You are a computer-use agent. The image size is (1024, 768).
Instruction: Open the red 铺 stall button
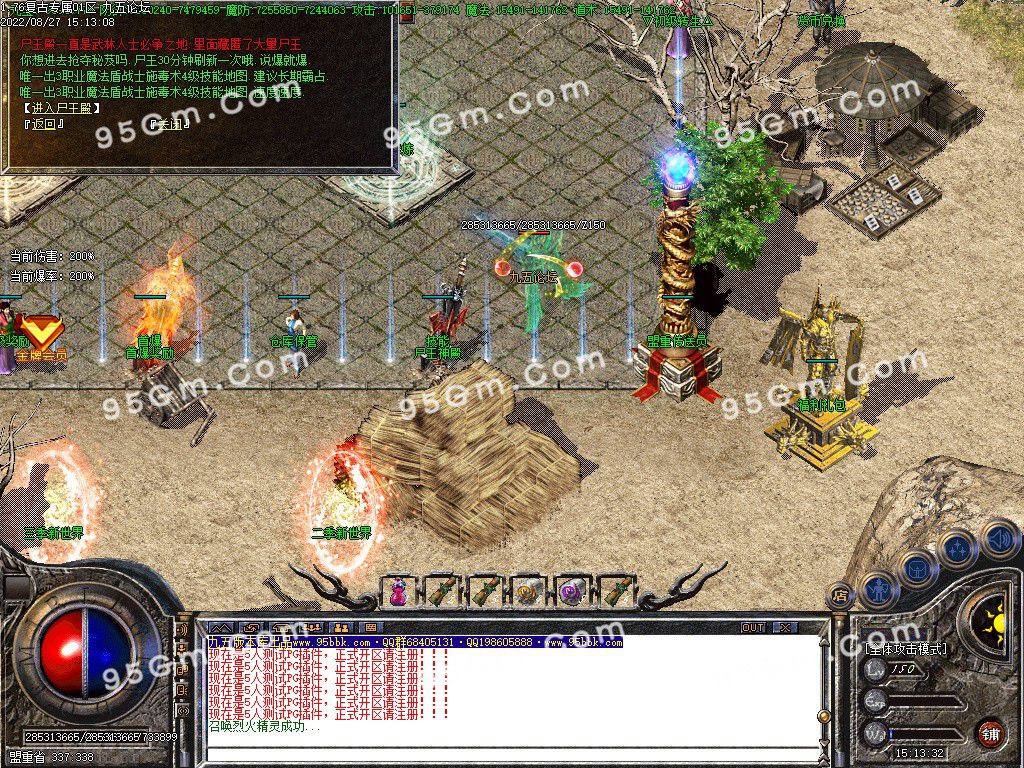pos(990,733)
